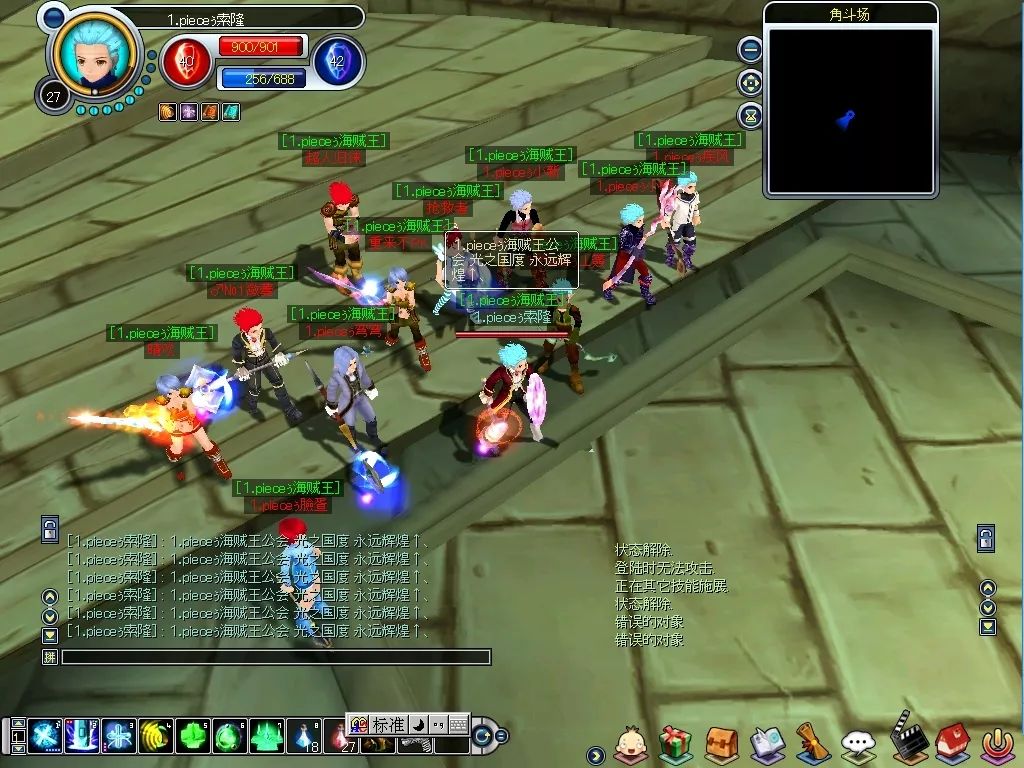1024x768 pixels.
Task: Open the gift box menu
Action: (675, 743)
